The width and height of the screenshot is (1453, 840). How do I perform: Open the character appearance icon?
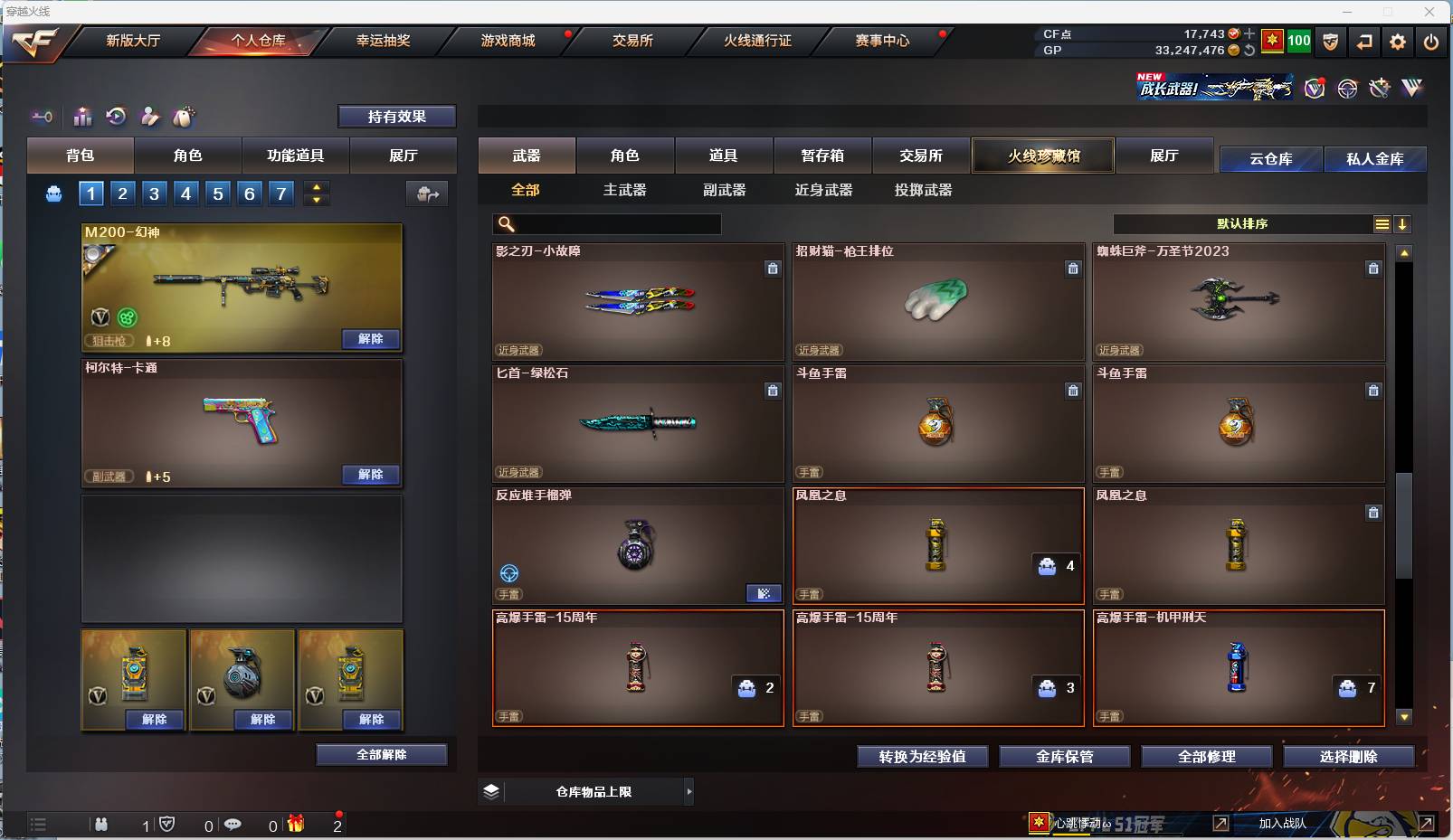click(x=150, y=116)
